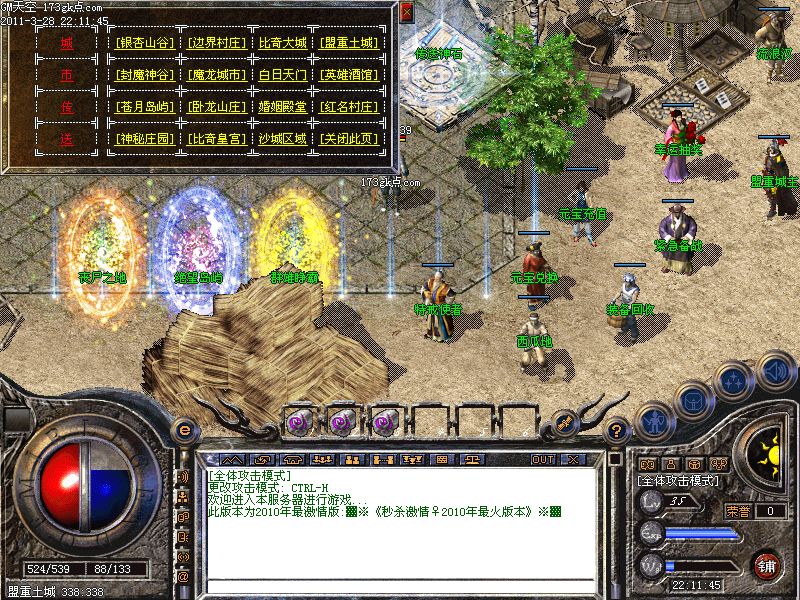
Task: Close the teleport panel with red X
Action: coord(405,12)
